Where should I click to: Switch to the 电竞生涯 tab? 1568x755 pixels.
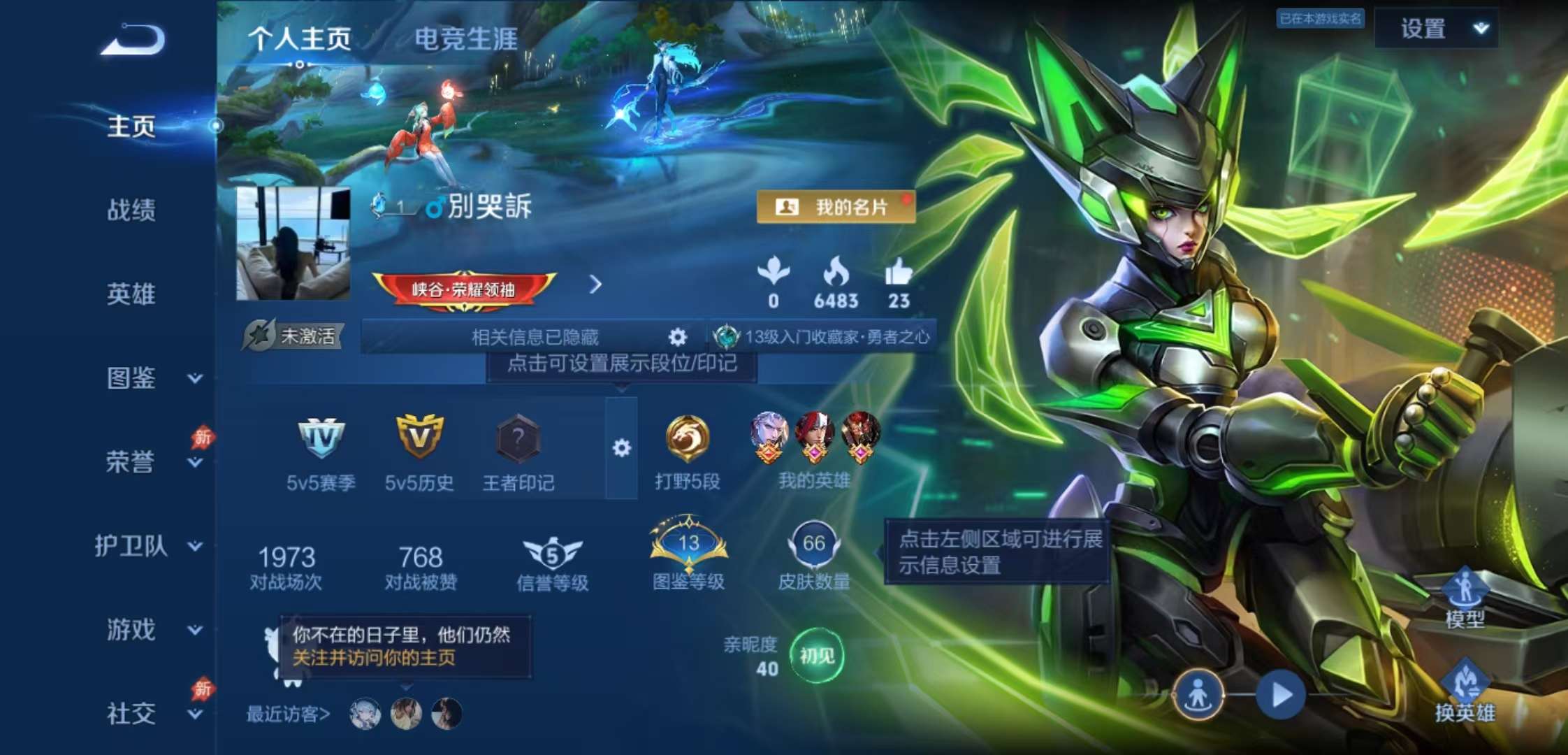coord(467,40)
